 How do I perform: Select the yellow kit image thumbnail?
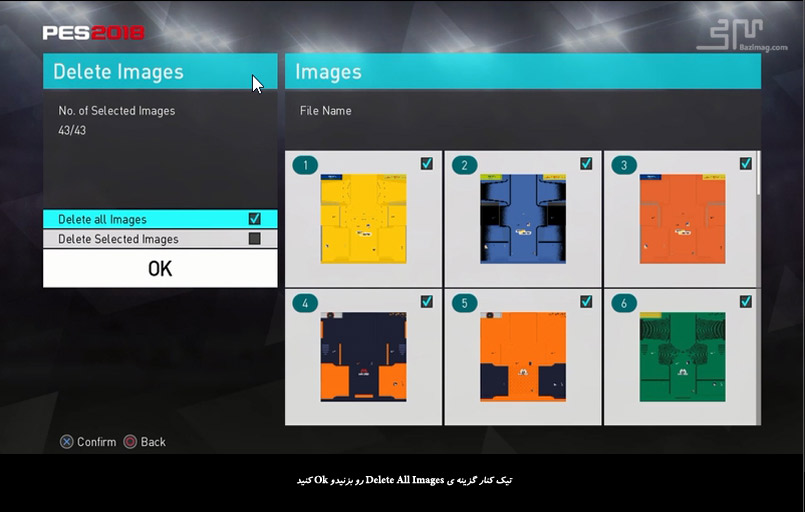click(x=363, y=219)
